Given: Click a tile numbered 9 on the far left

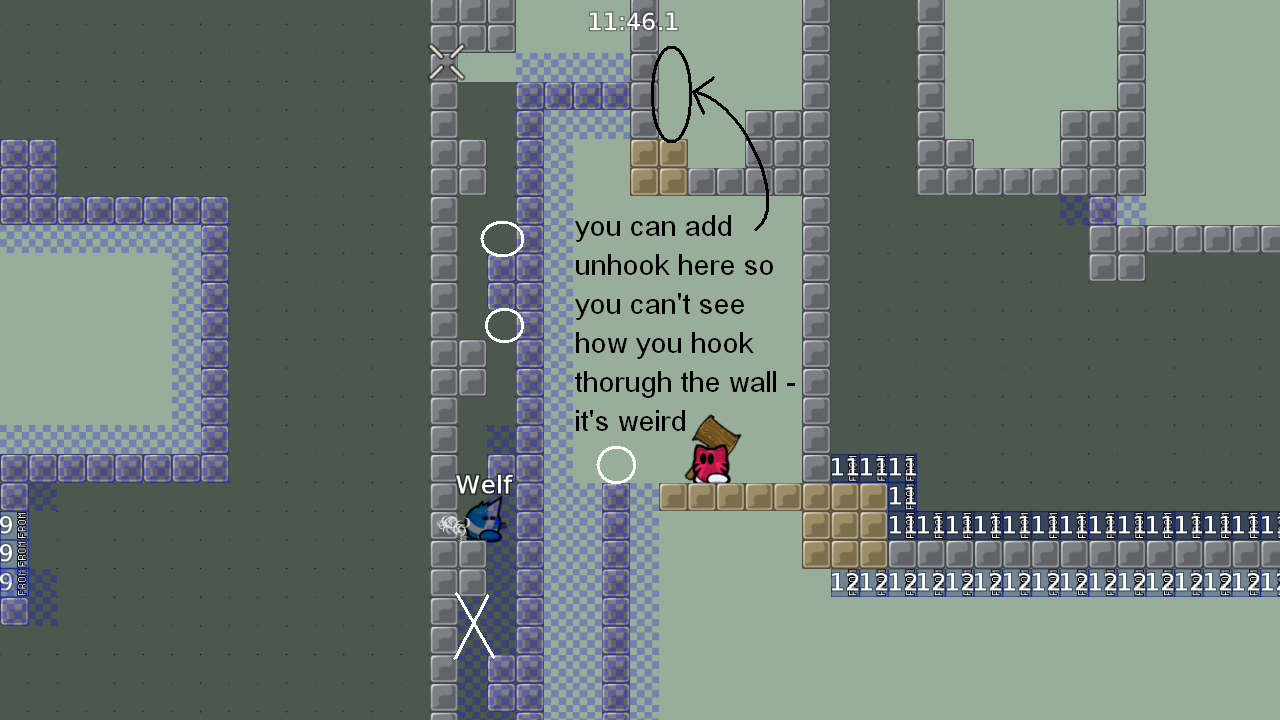Looking at the screenshot, I should tap(8, 524).
